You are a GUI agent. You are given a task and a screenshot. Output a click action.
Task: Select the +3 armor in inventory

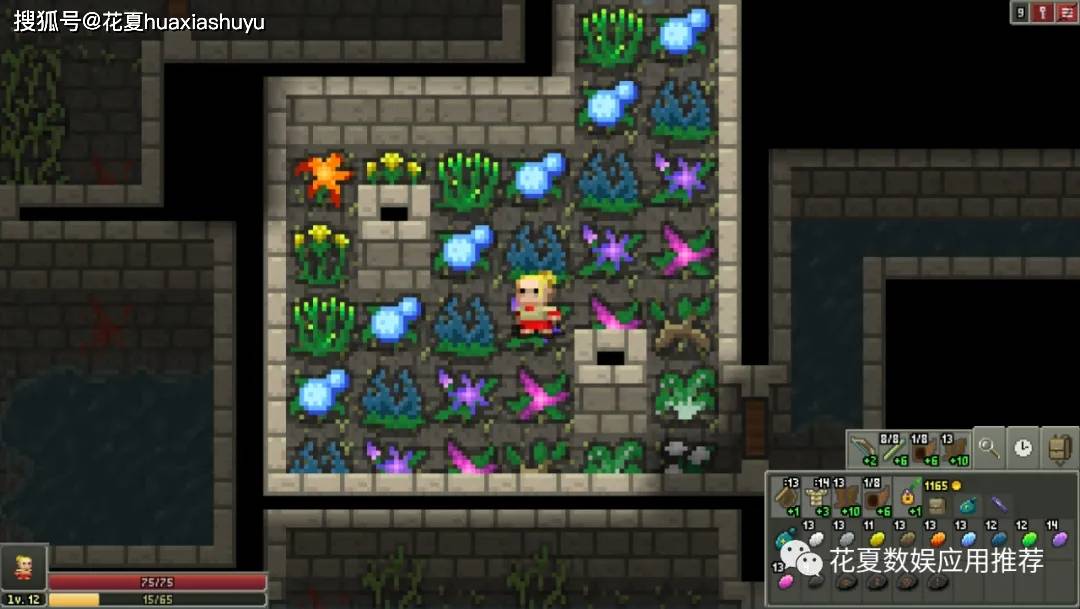(816, 497)
